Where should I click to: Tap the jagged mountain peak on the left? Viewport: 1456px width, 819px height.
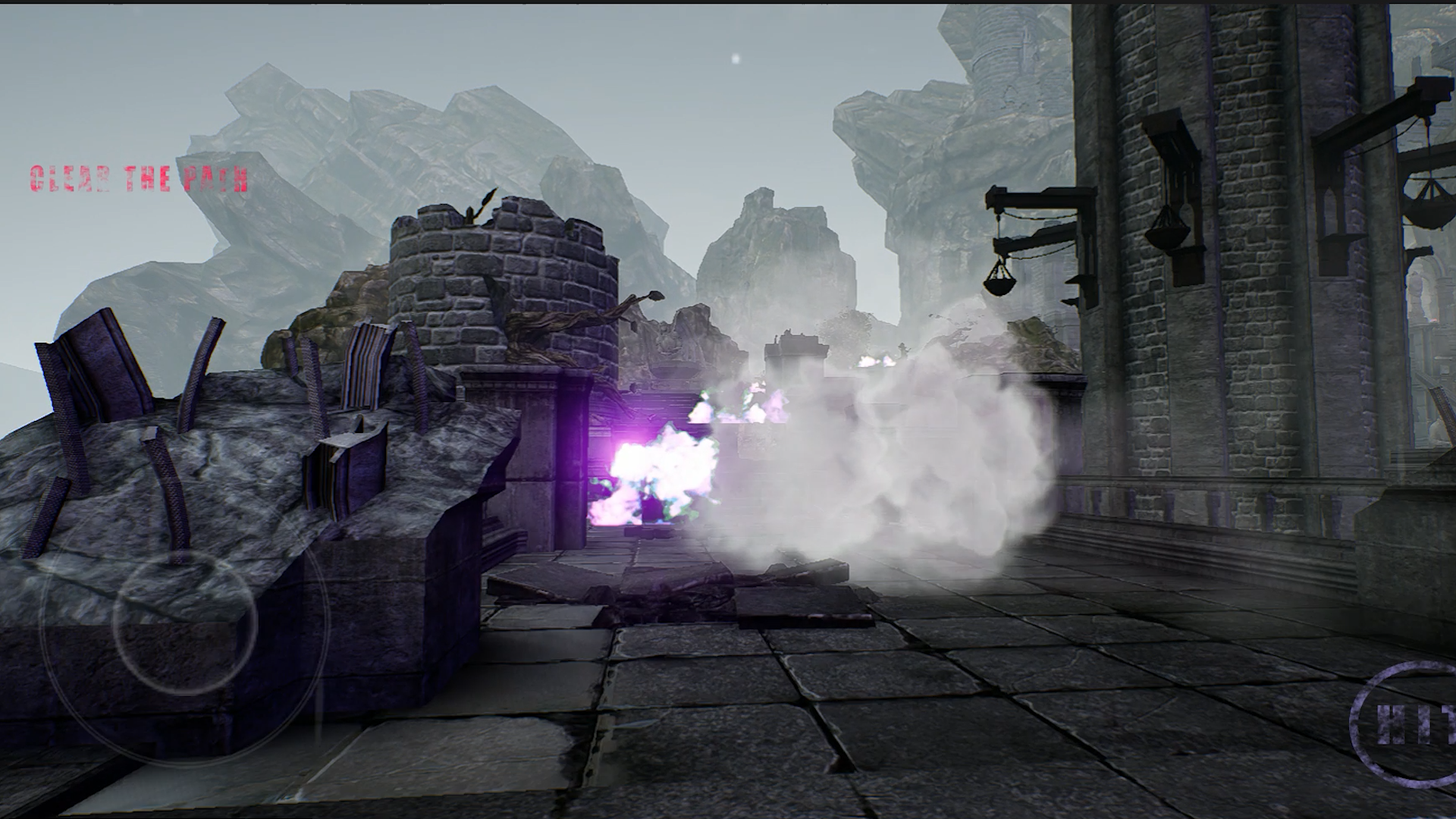[x=303, y=152]
